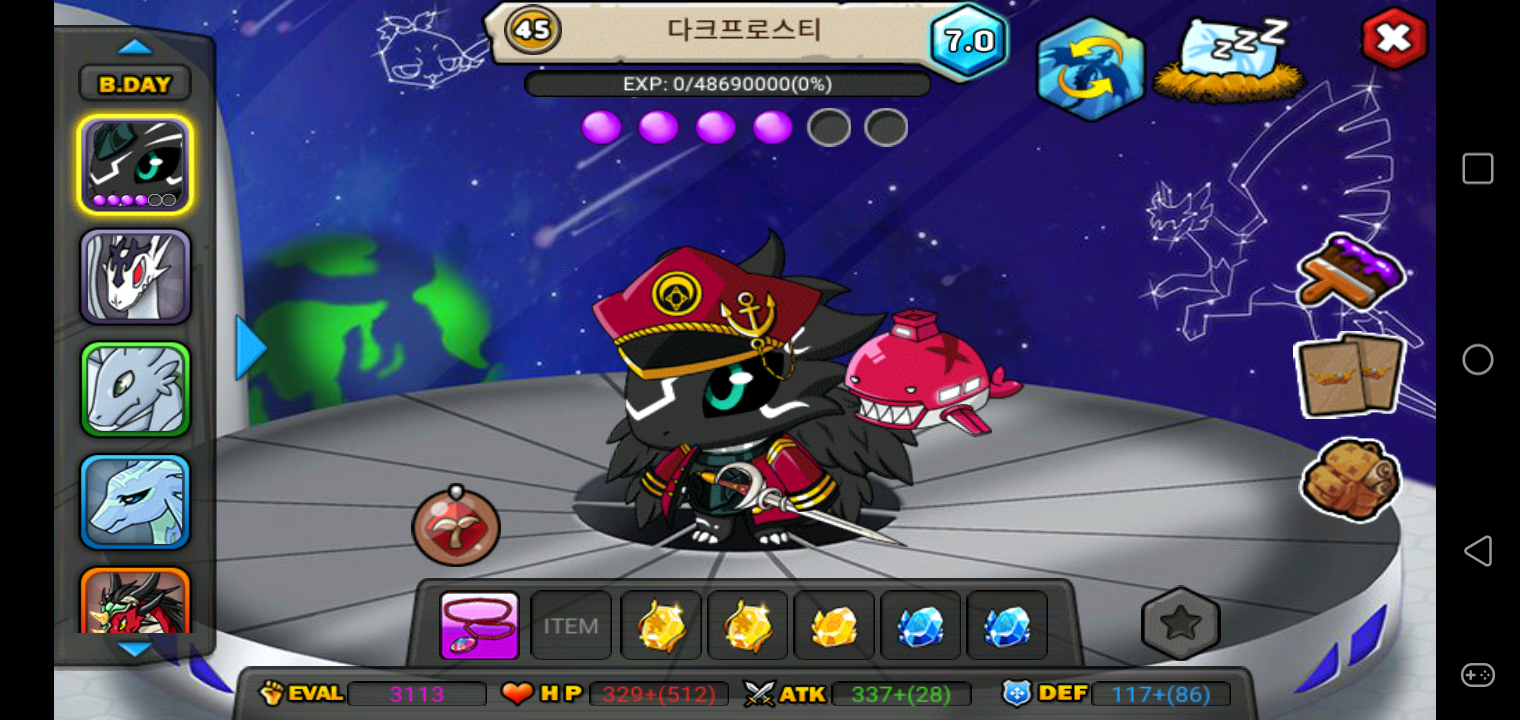Expand the dragon list side arrow
Image resolution: width=1520 pixels, height=720 pixels.
[x=250, y=348]
